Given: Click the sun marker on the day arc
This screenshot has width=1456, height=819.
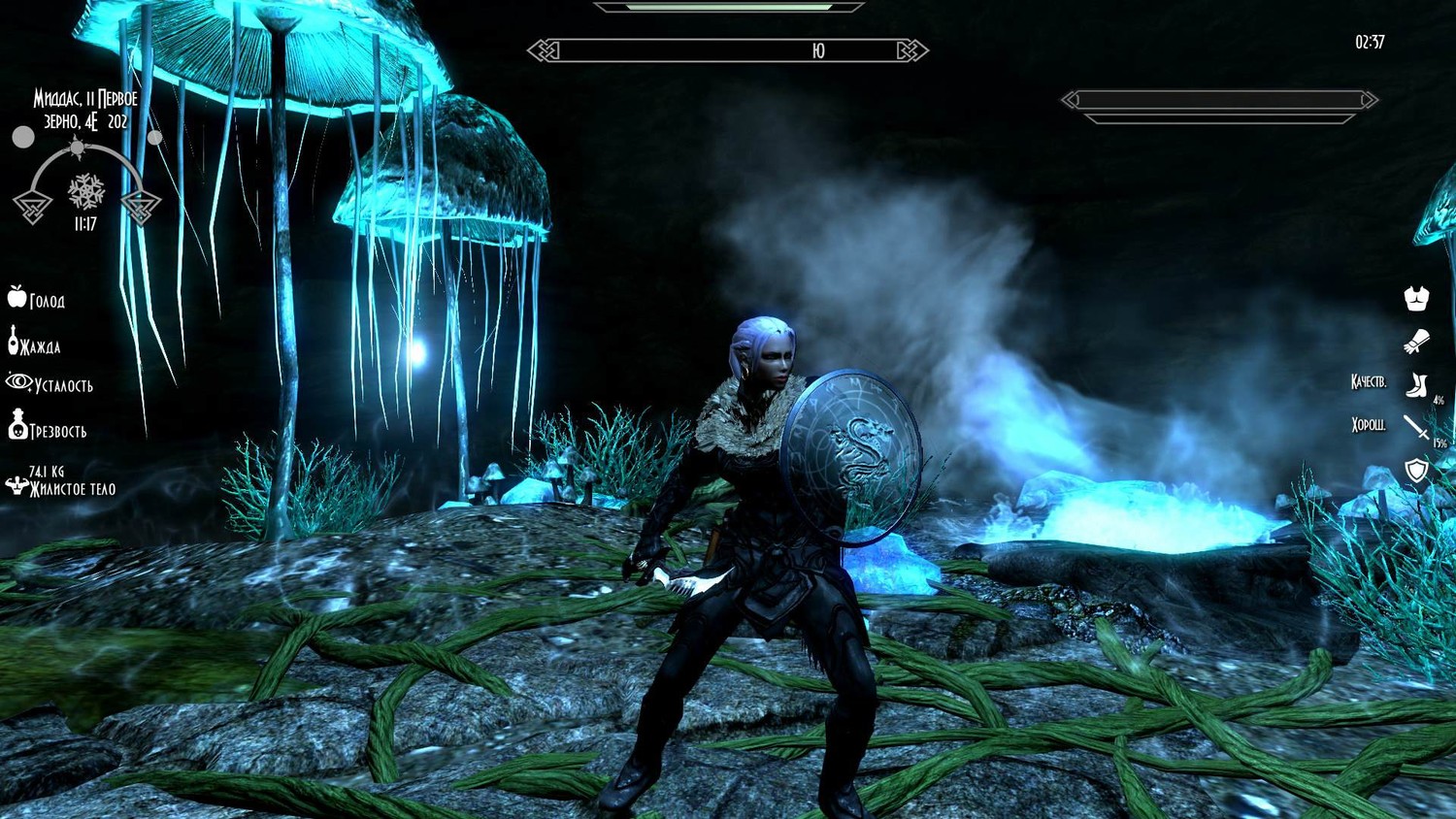Looking at the screenshot, I should coord(77,148).
